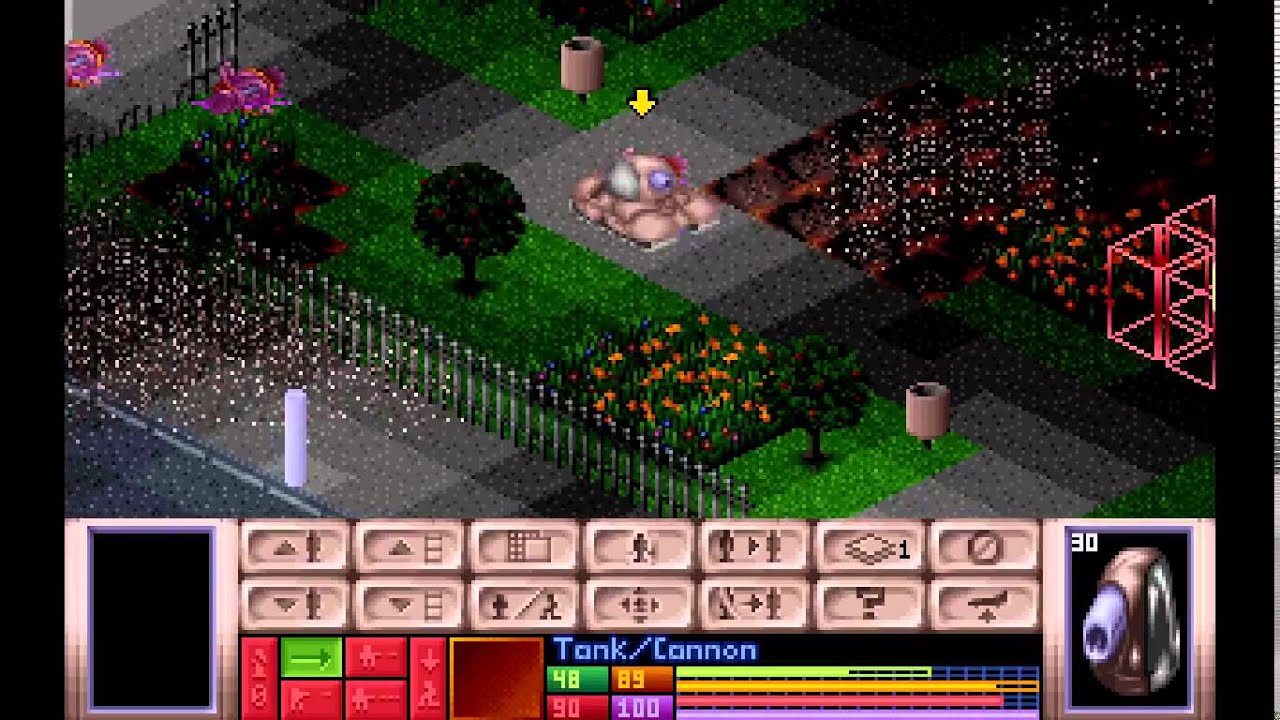Image resolution: width=1280 pixels, height=720 pixels.
Task: Open the battlefield map overview
Action: 527,548
